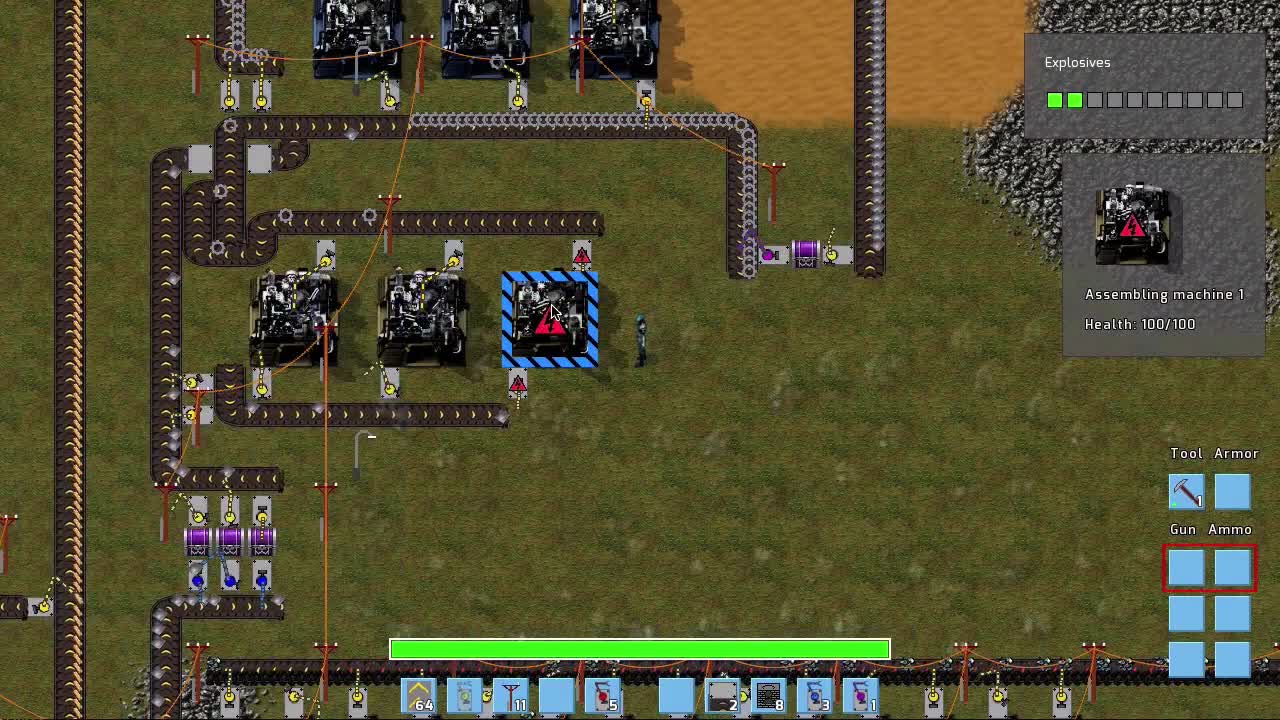
Task: Pick the red science pack from the quickbar
Action: pyautogui.click(x=605, y=695)
